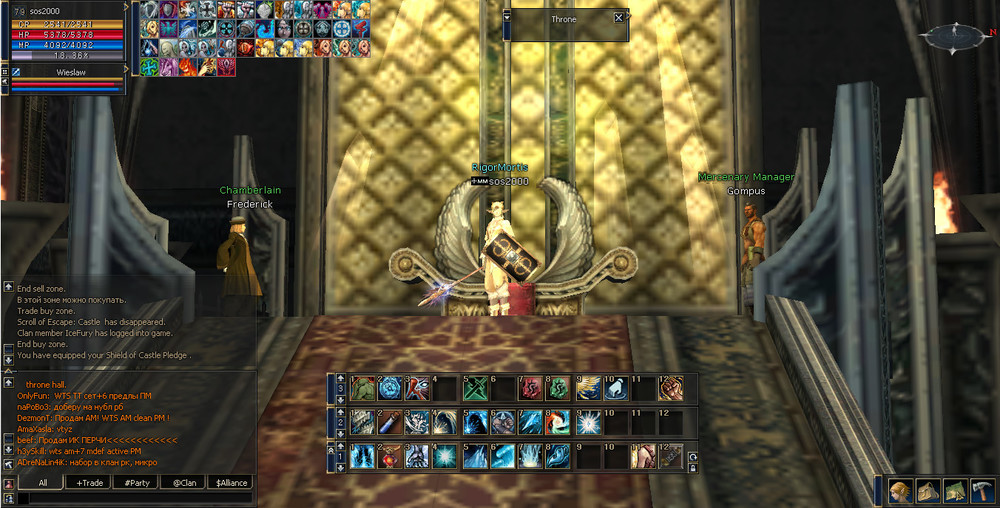Viewport: 1000px width, 508px height.
Task: Activate the crossed green swords skill
Action: (x=475, y=388)
